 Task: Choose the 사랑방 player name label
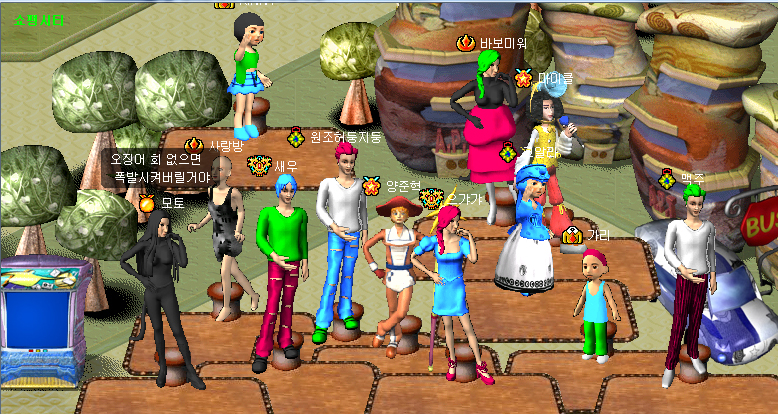coord(226,146)
